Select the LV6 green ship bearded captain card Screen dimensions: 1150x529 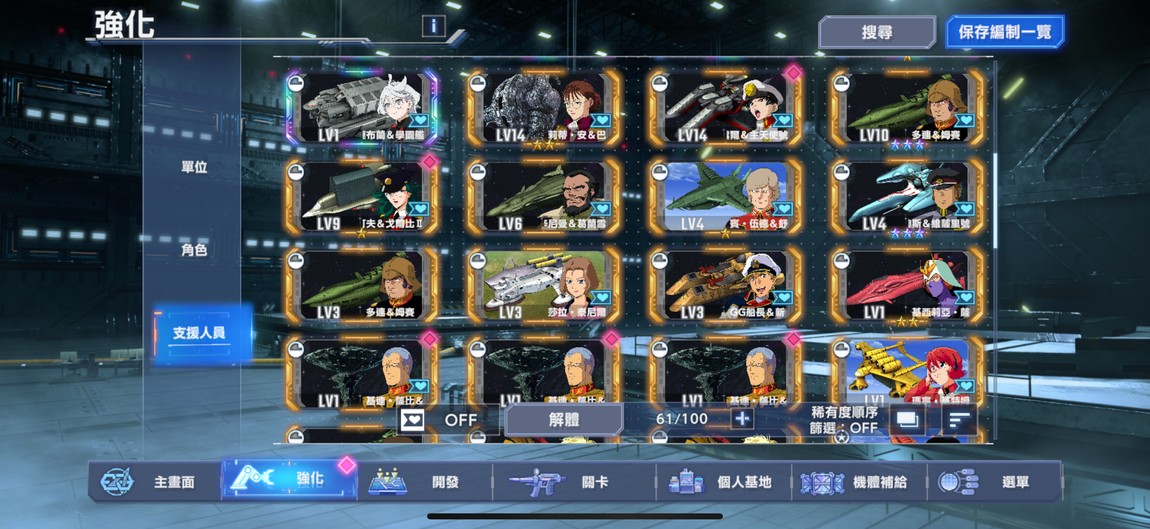click(544, 196)
